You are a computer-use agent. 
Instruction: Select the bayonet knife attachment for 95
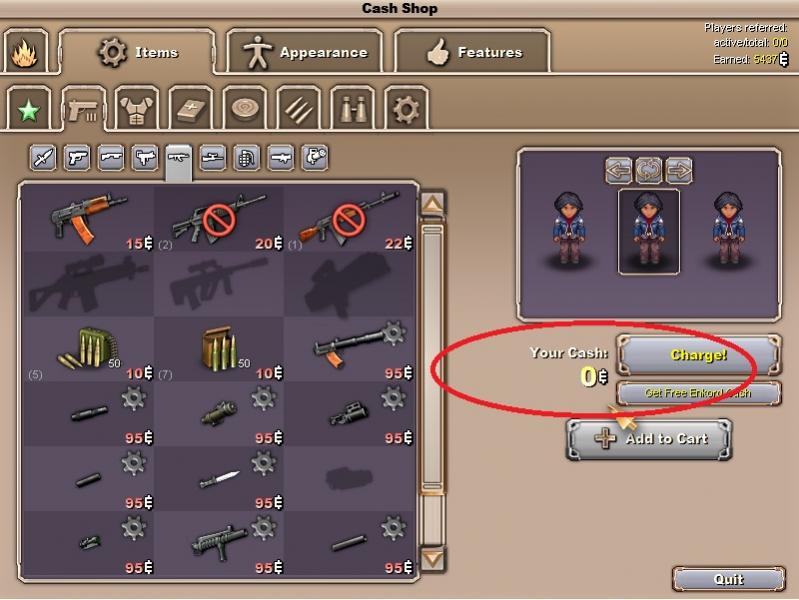(220, 478)
